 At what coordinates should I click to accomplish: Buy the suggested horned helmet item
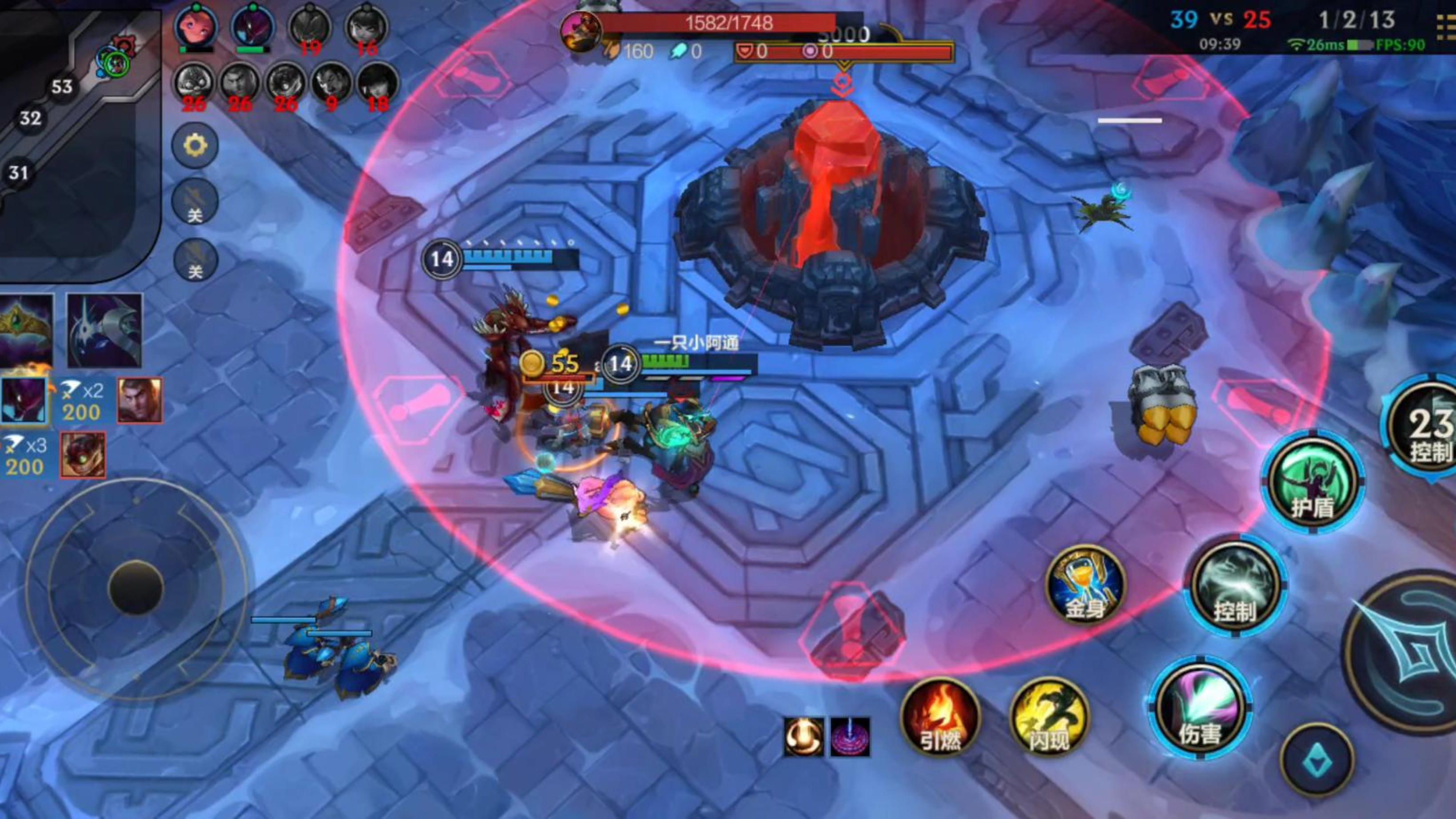tap(104, 330)
